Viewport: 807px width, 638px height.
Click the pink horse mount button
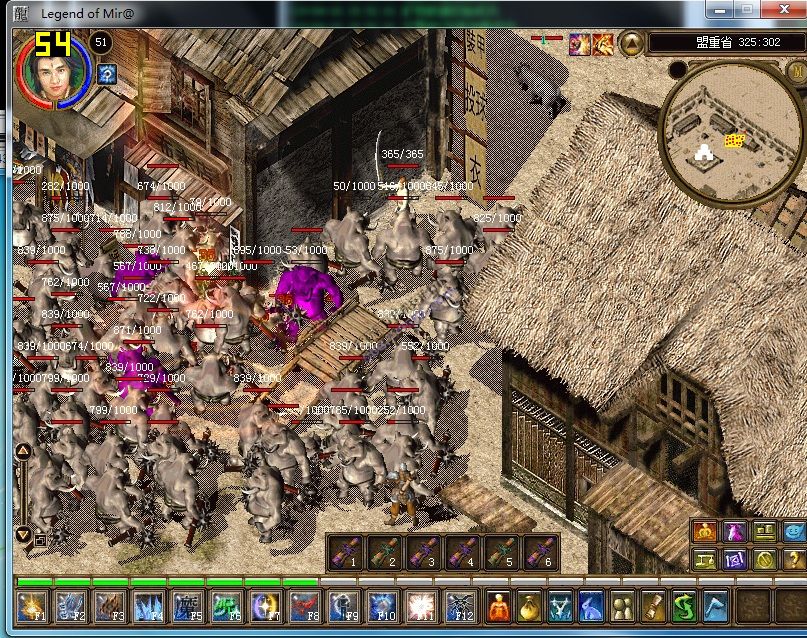pyautogui.click(x=735, y=532)
